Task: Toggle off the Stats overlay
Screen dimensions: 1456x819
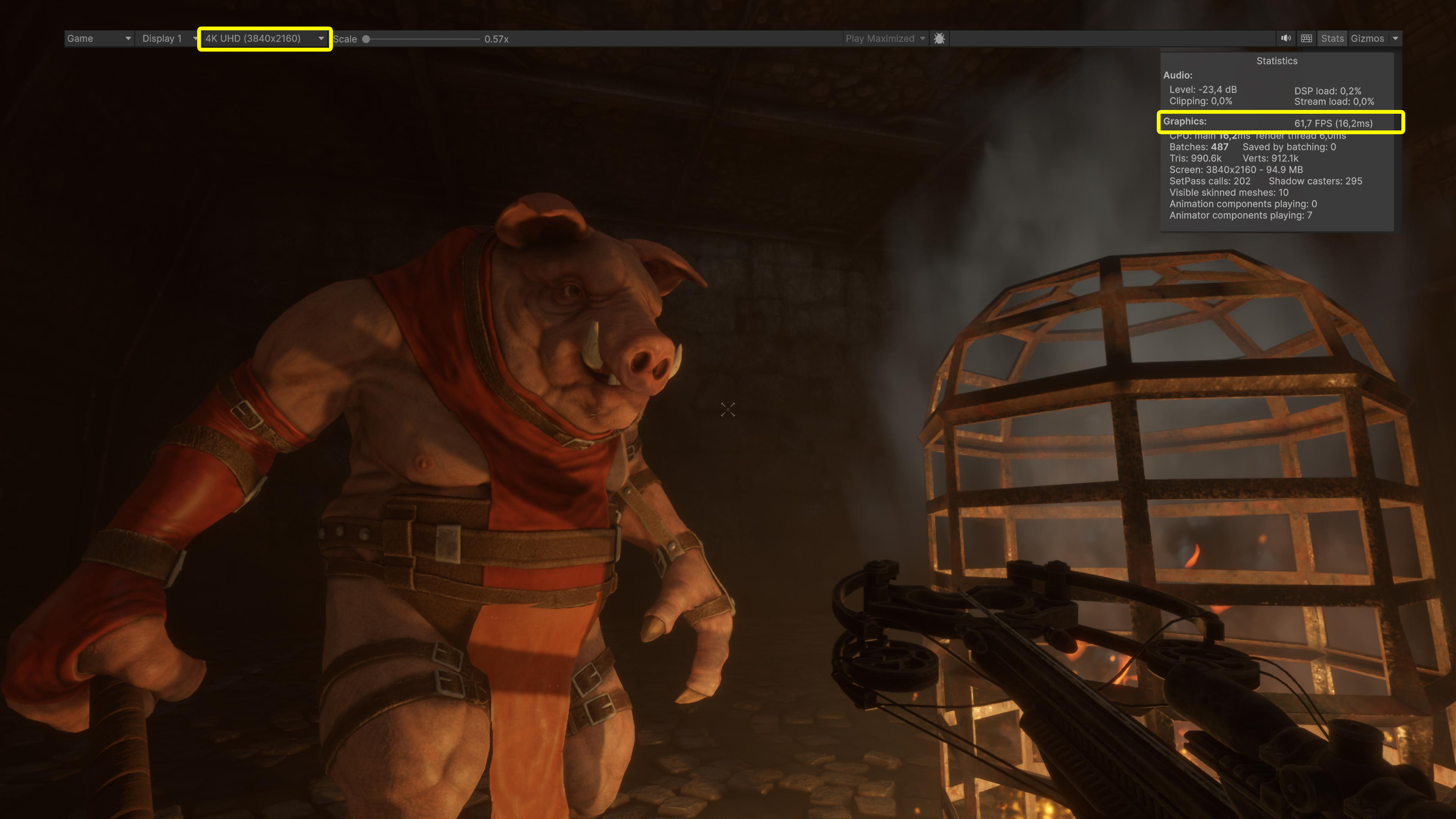Action: [x=1332, y=38]
